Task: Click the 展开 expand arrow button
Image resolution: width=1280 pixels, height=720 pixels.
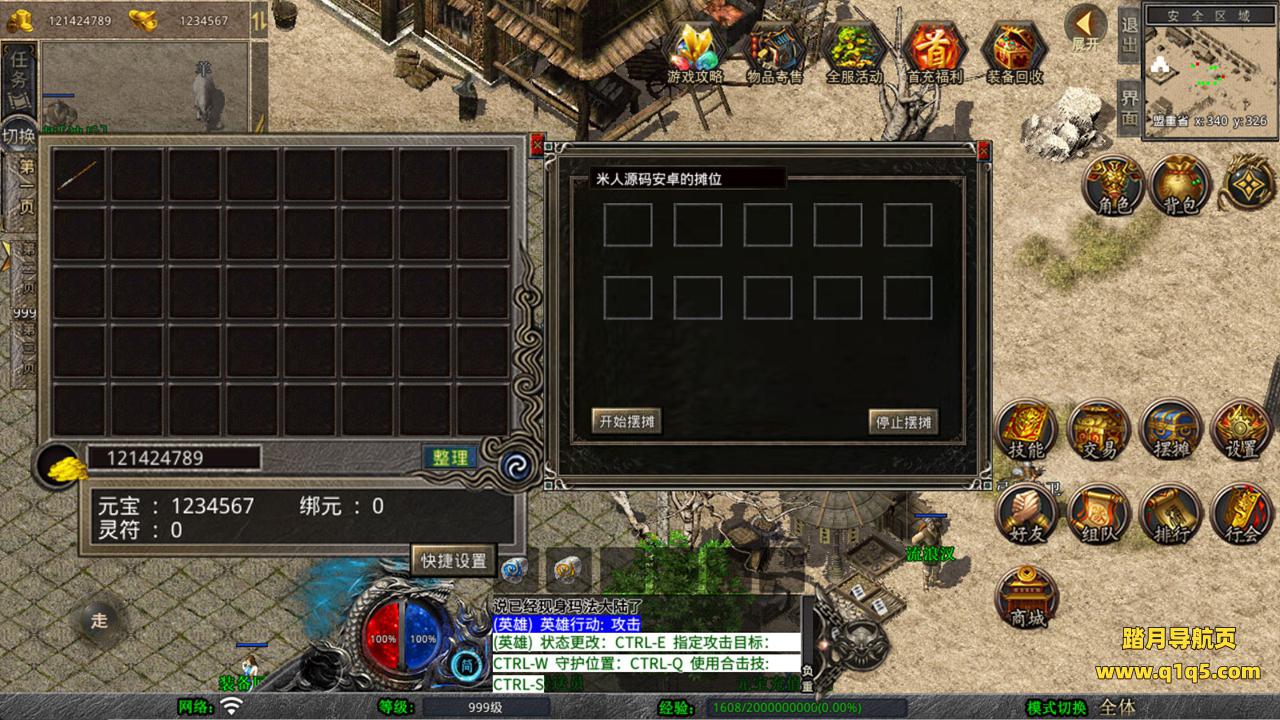Action: tap(1084, 26)
